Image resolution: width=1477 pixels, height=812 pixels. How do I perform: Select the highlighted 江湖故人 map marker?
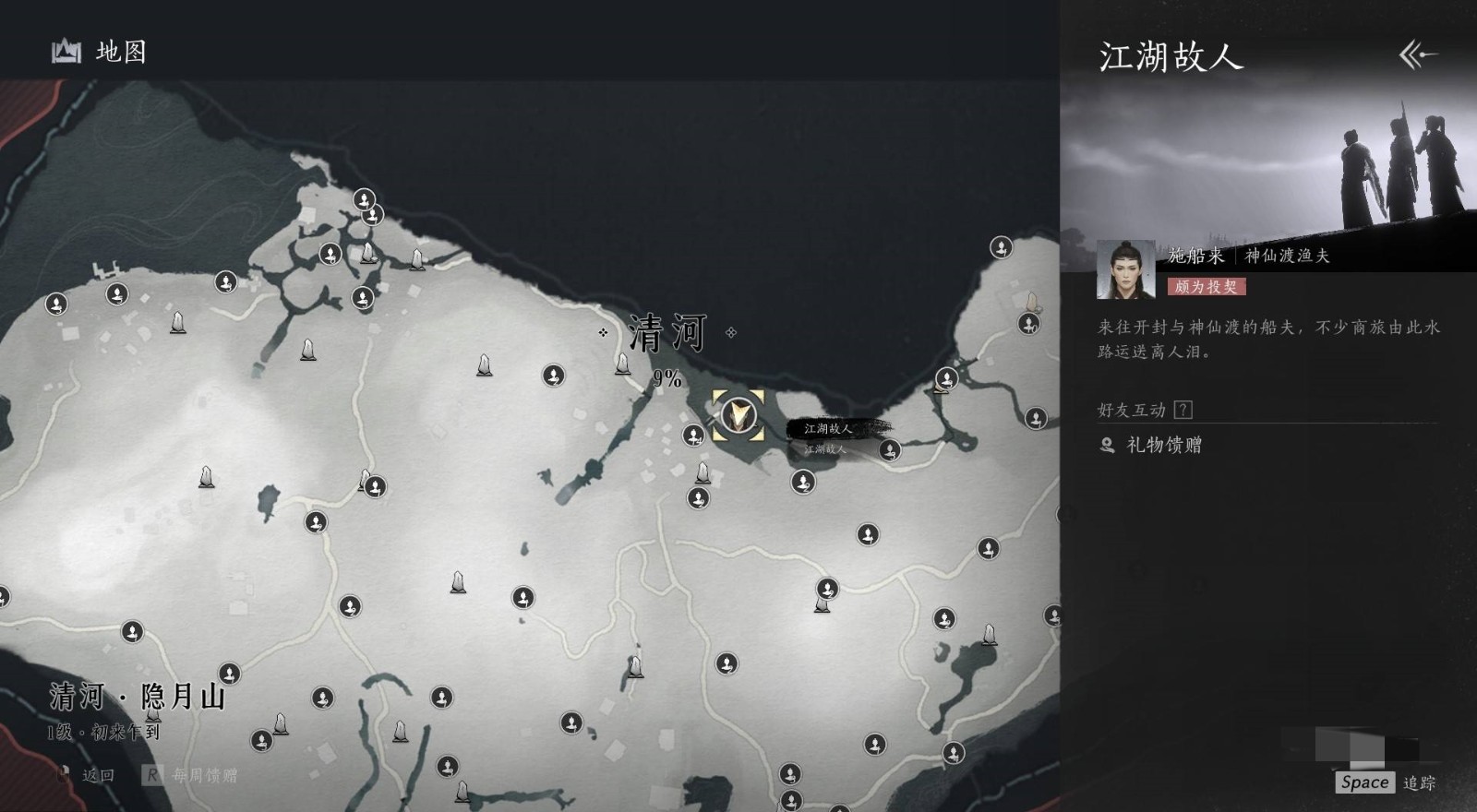point(738,415)
